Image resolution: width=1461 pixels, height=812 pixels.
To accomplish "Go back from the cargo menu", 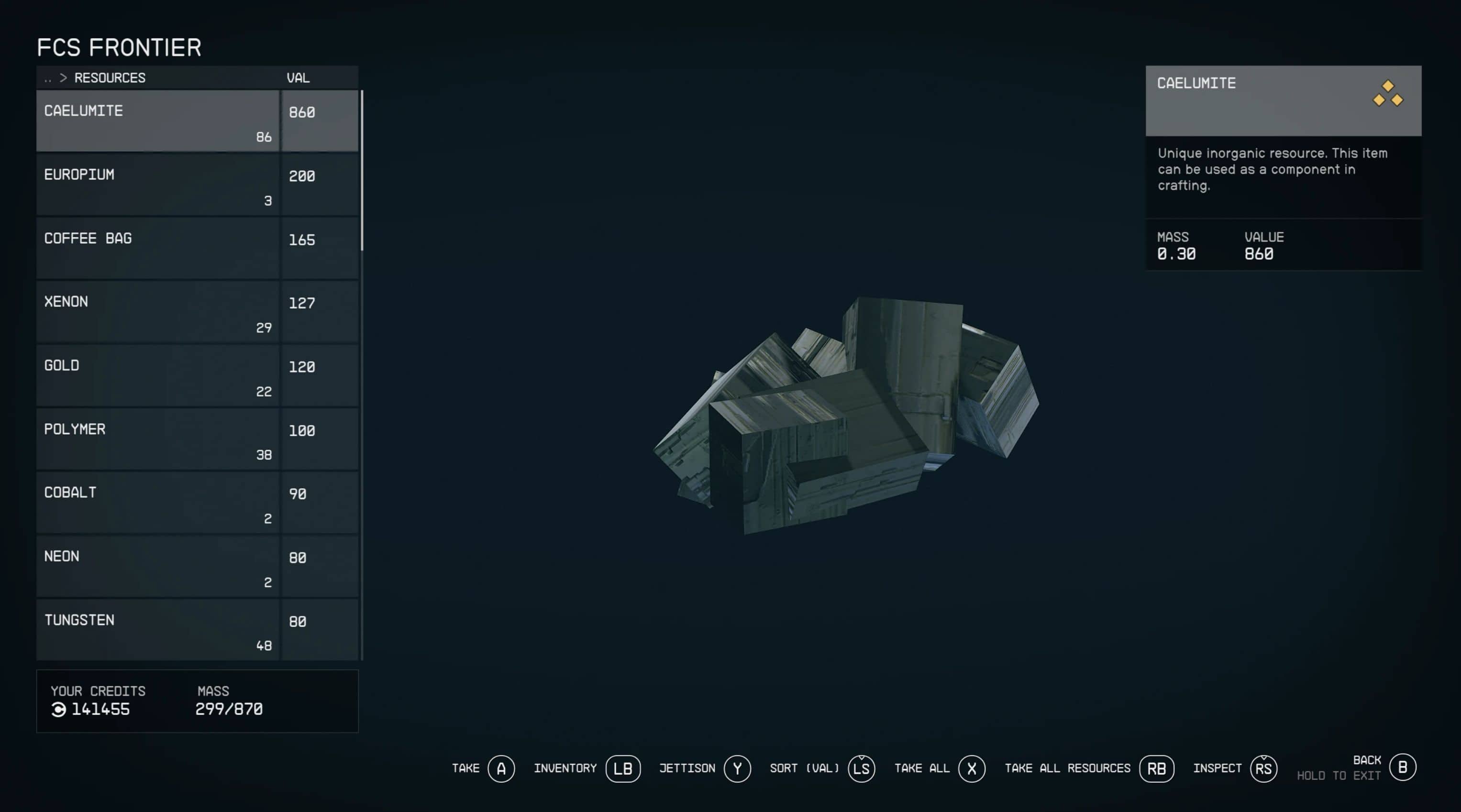I will (x=1402, y=767).
